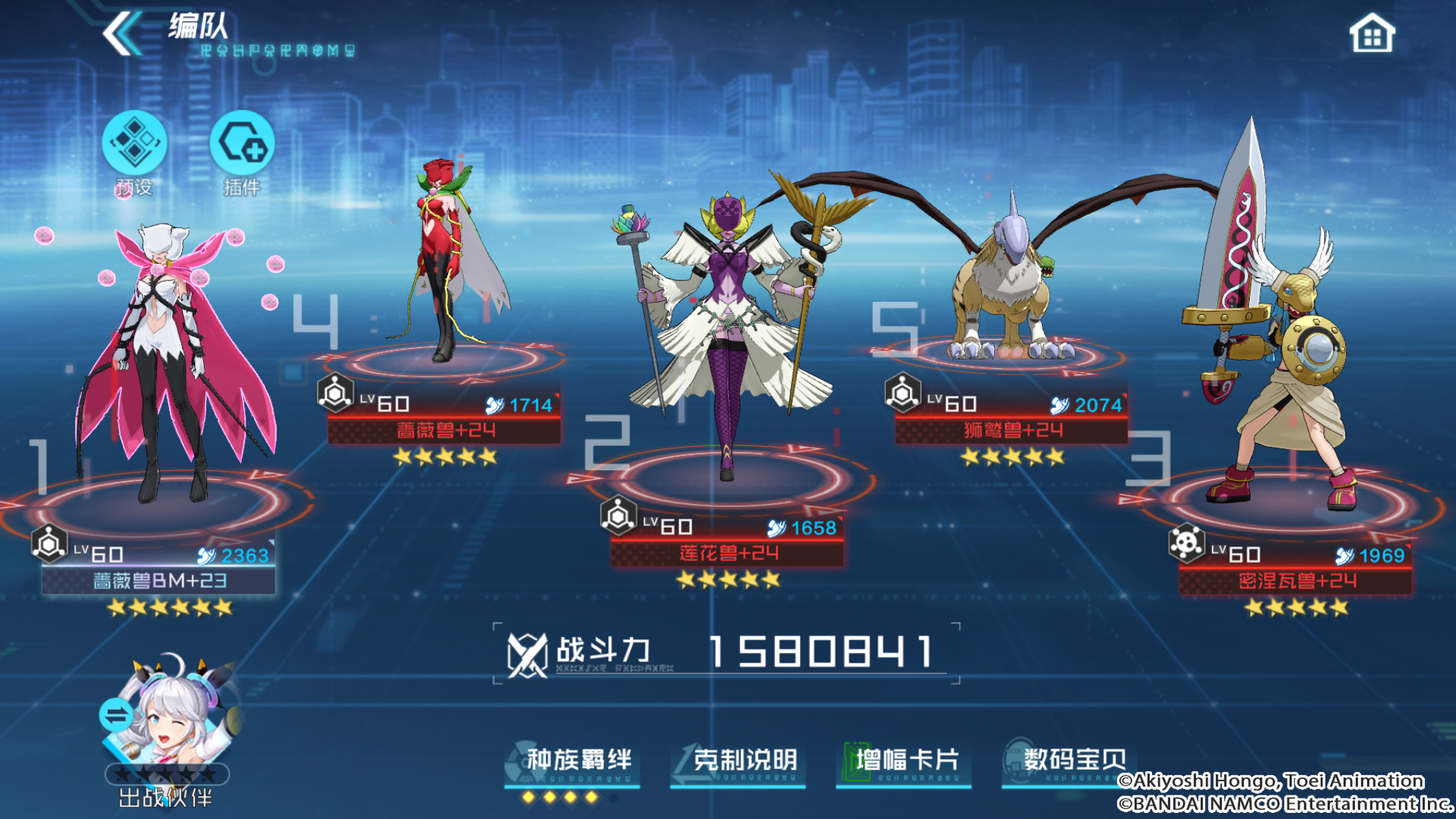Go back using the double-arrow button

coord(121,34)
